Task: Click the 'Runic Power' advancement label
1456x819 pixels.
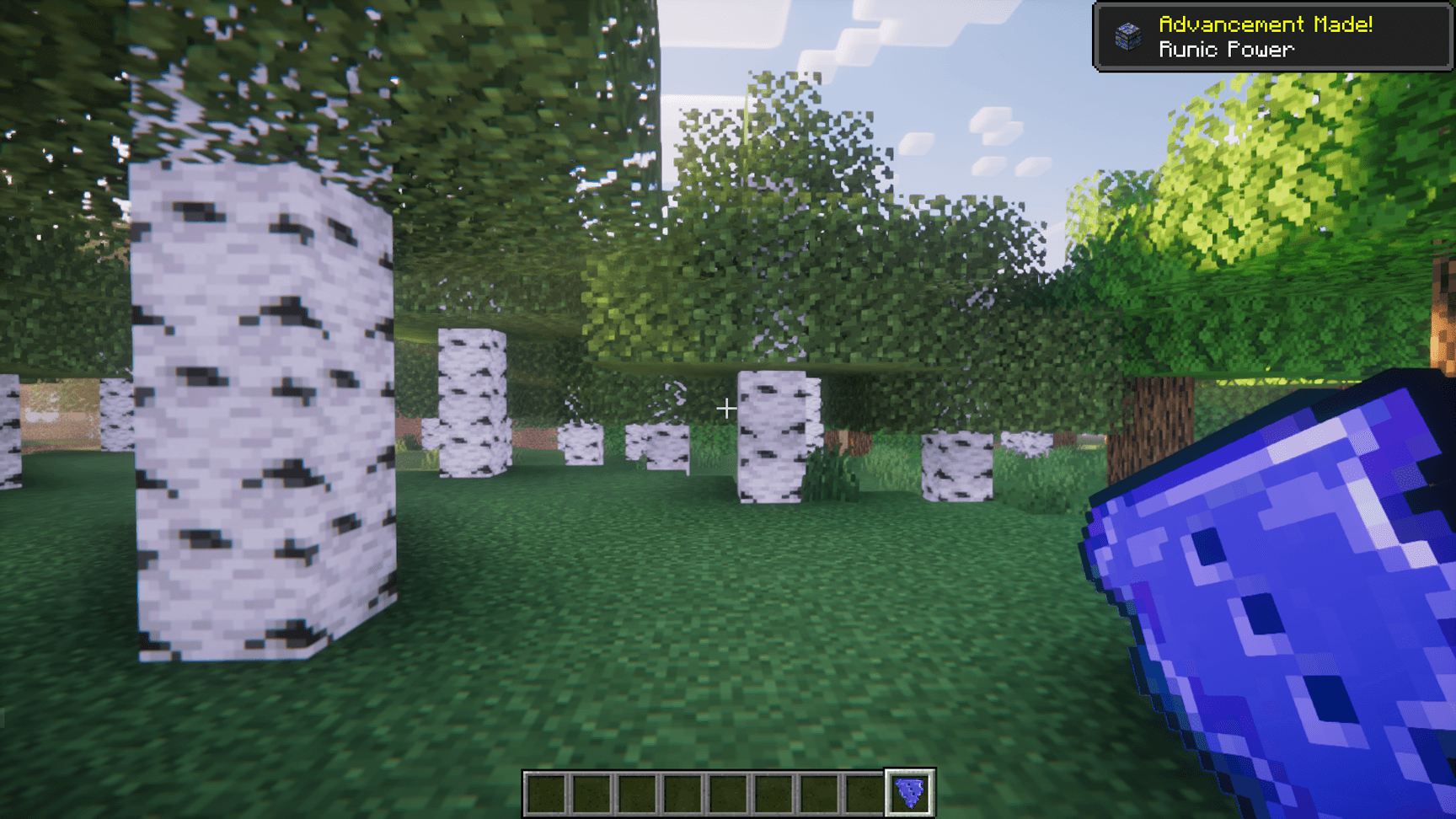Action: tap(1226, 50)
